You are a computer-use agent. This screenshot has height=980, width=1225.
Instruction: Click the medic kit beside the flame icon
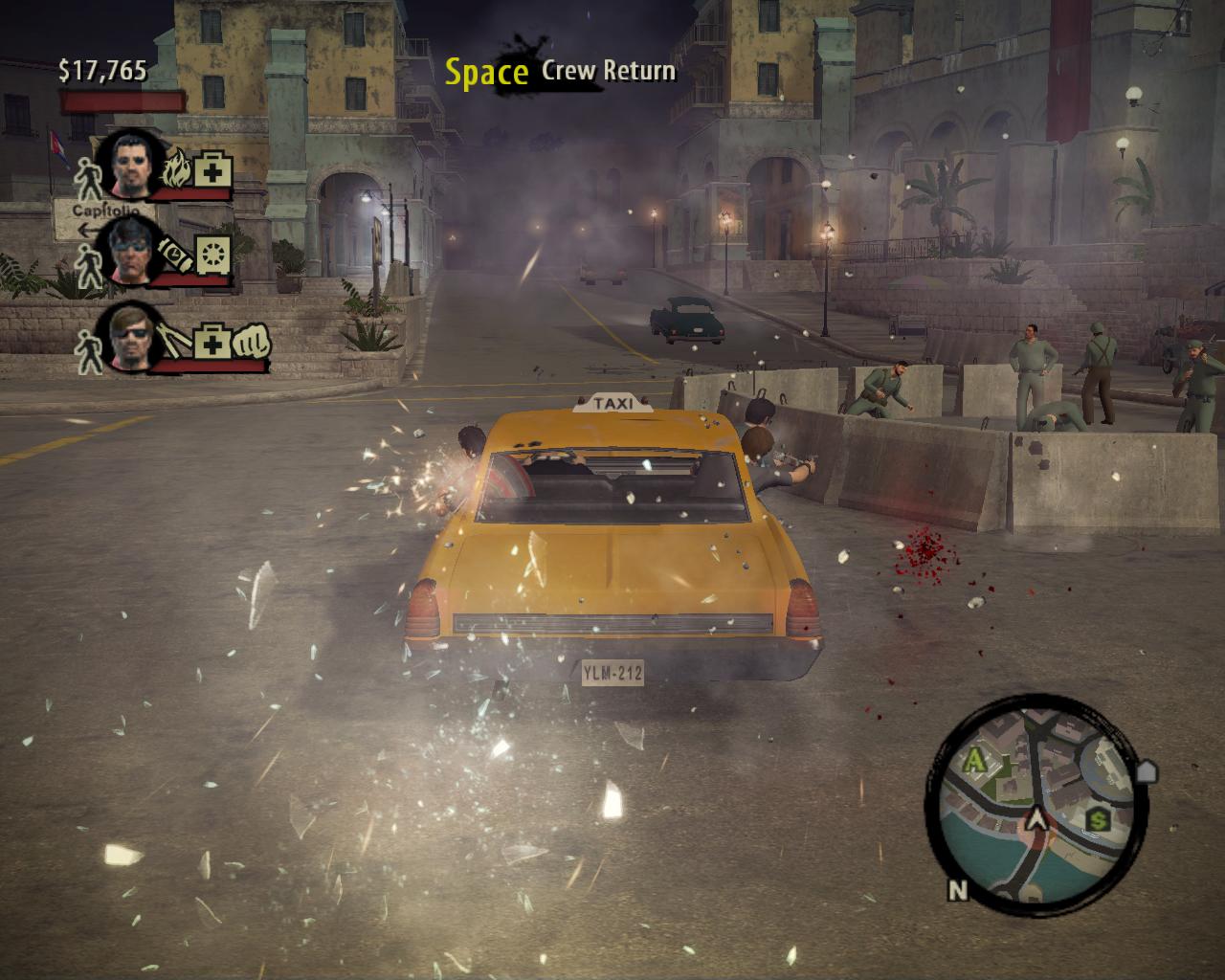pos(210,171)
